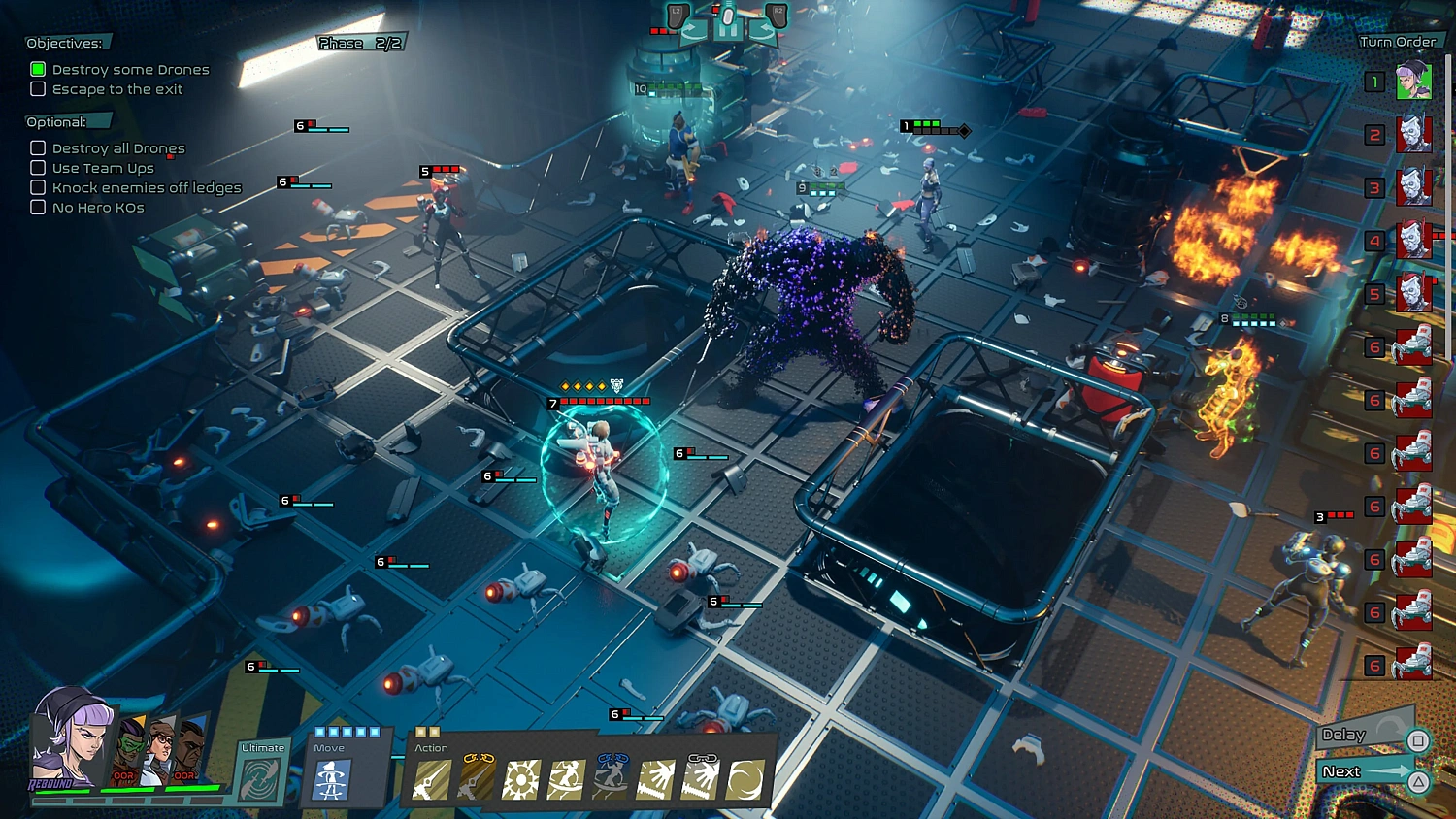This screenshot has height=819, width=1456.
Task: Activate the swirl ability at the bar's end
Action: click(745, 780)
